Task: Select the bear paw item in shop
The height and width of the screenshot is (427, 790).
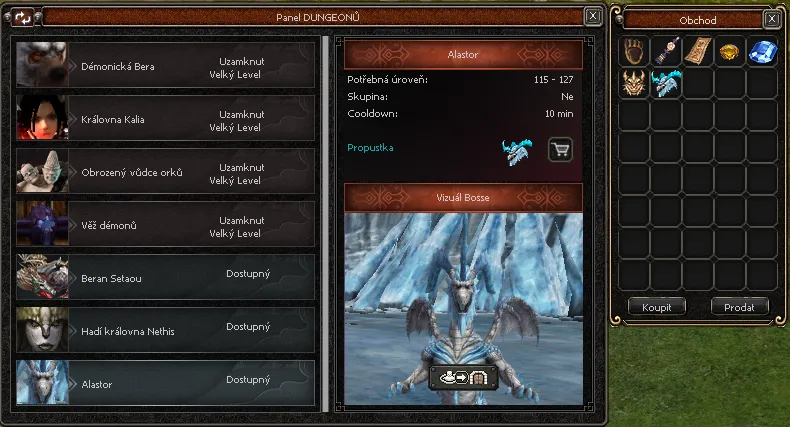Action: pos(635,52)
